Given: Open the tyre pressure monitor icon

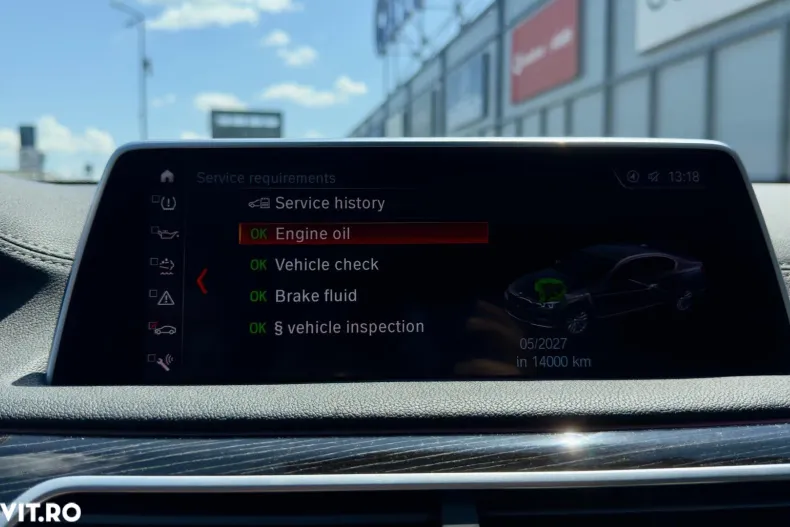Looking at the screenshot, I should pyautogui.click(x=165, y=203).
